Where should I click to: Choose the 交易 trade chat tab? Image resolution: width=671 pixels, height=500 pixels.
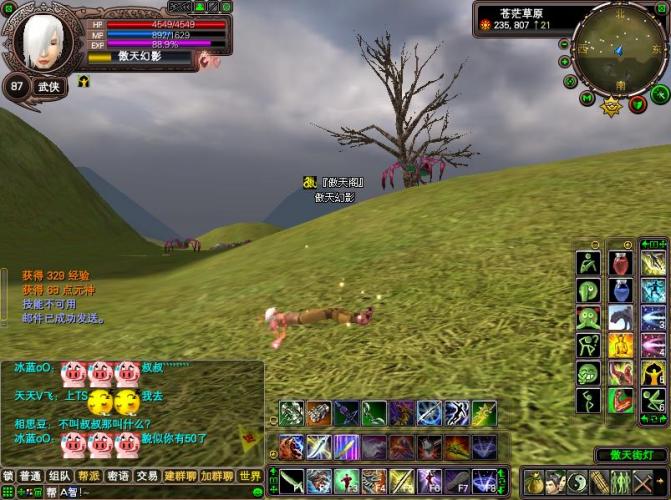pyautogui.click(x=147, y=476)
